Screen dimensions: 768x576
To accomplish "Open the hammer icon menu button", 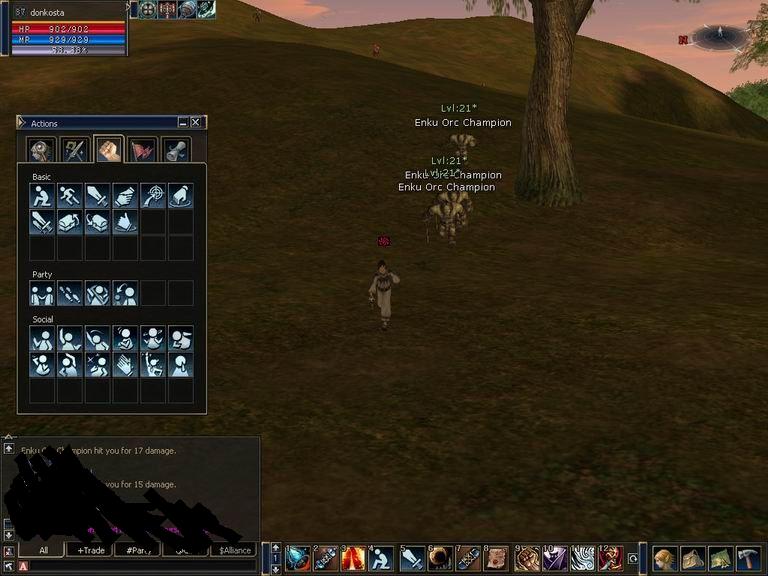I will point(748,558).
